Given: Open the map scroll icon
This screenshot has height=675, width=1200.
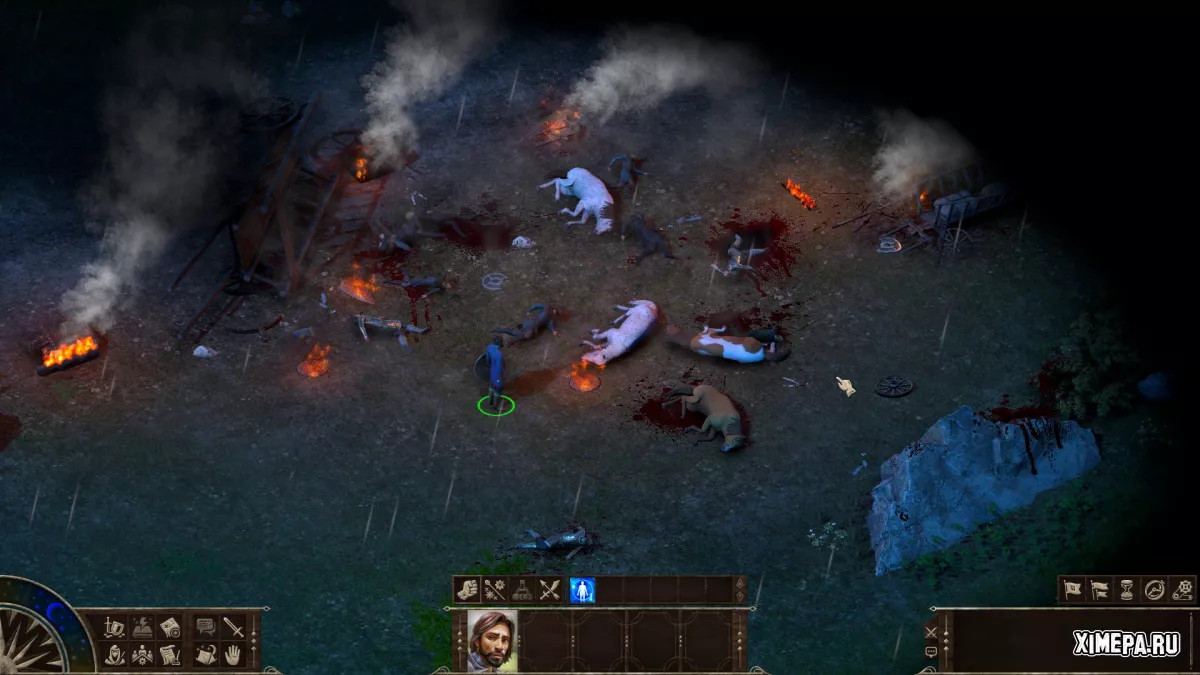Looking at the screenshot, I should point(170,628).
